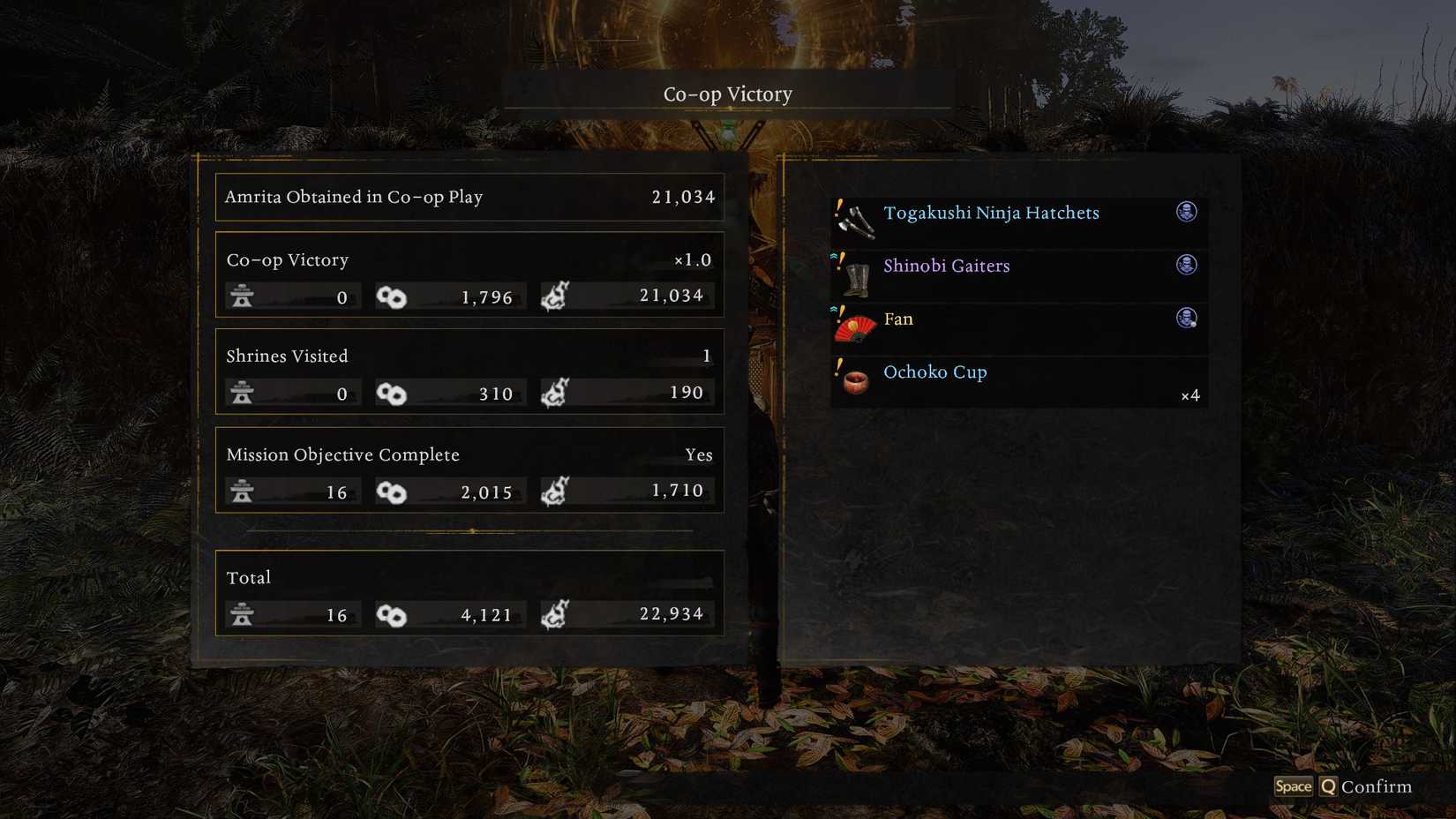1456x819 pixels.
Task: Click the shrine icon in Co-op Victory row
Action: 243,297
